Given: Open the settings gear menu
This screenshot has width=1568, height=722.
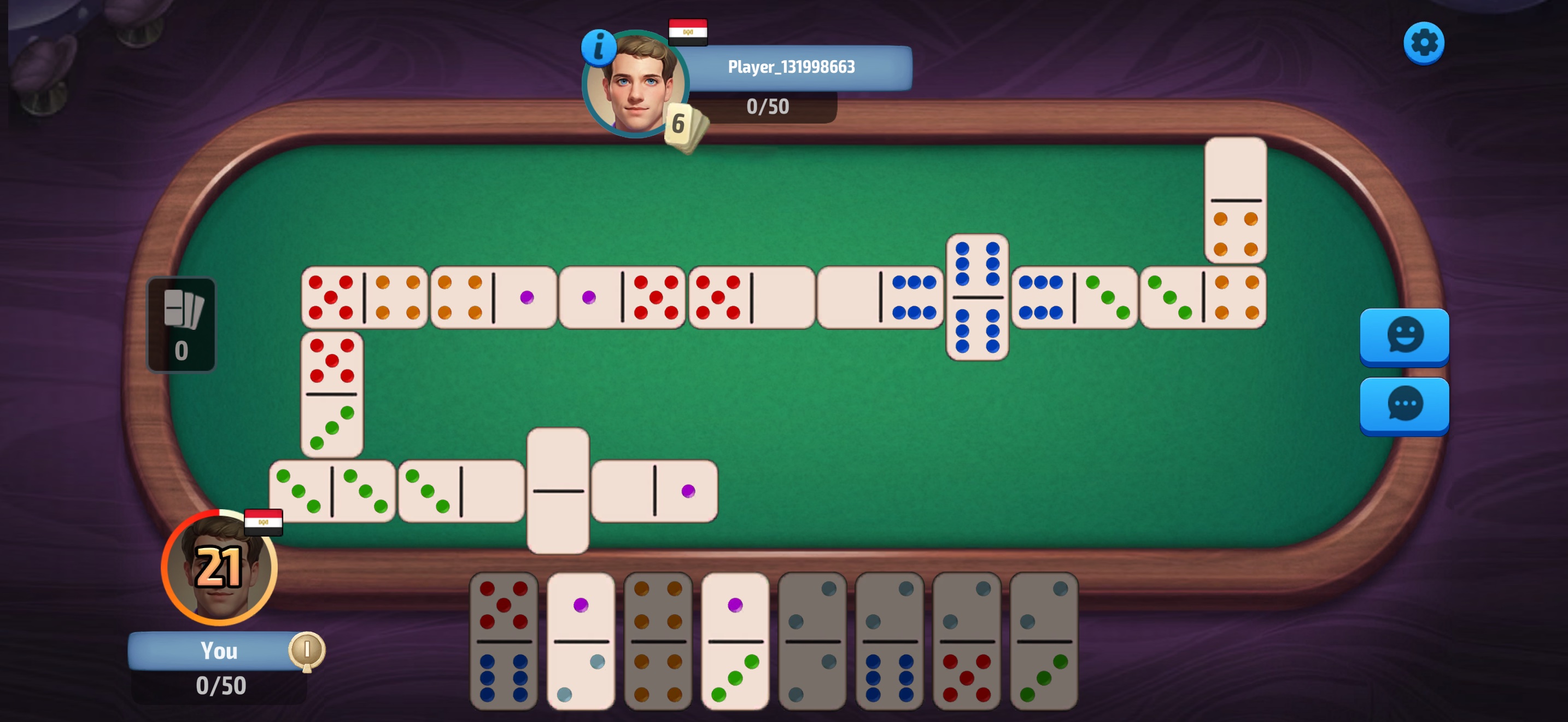Looking at the screenshot, I should coord(1423,43).
